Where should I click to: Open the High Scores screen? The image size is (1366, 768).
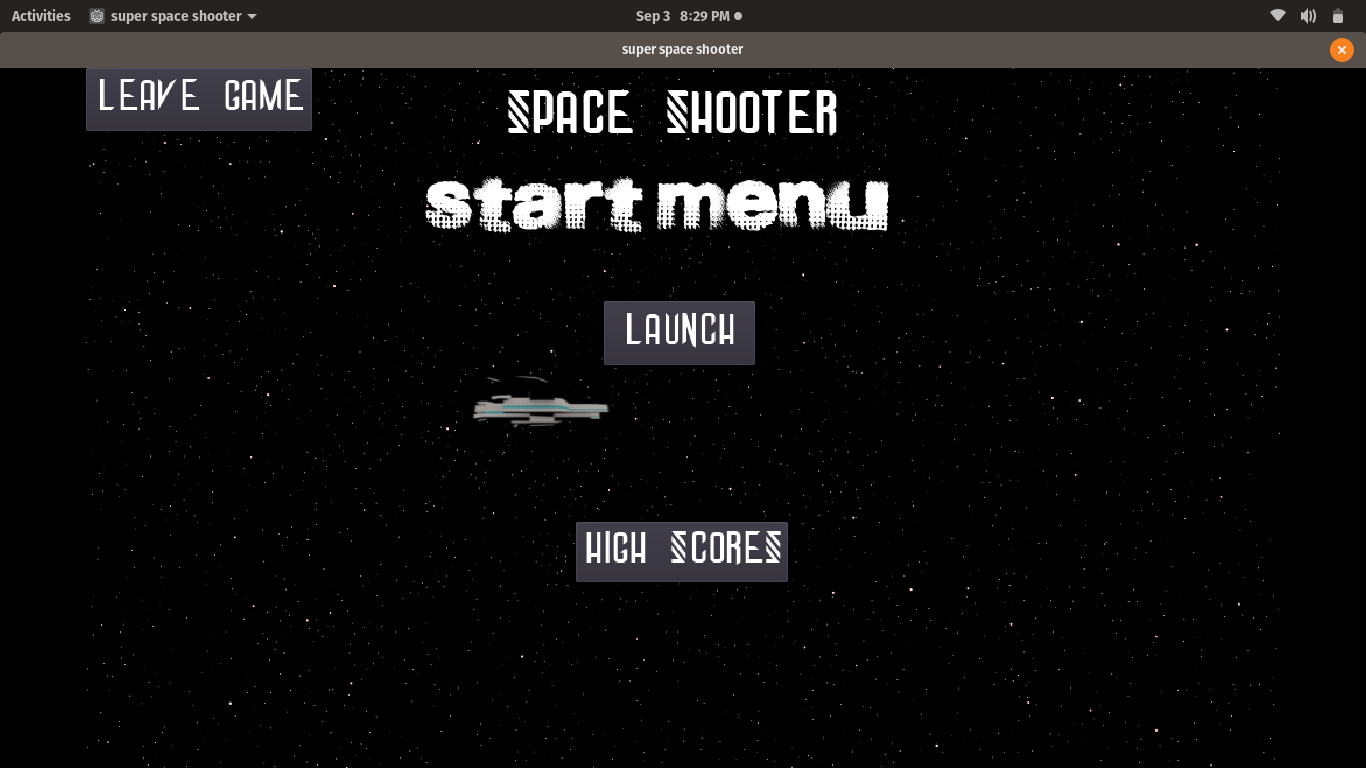tap(681, 551)
